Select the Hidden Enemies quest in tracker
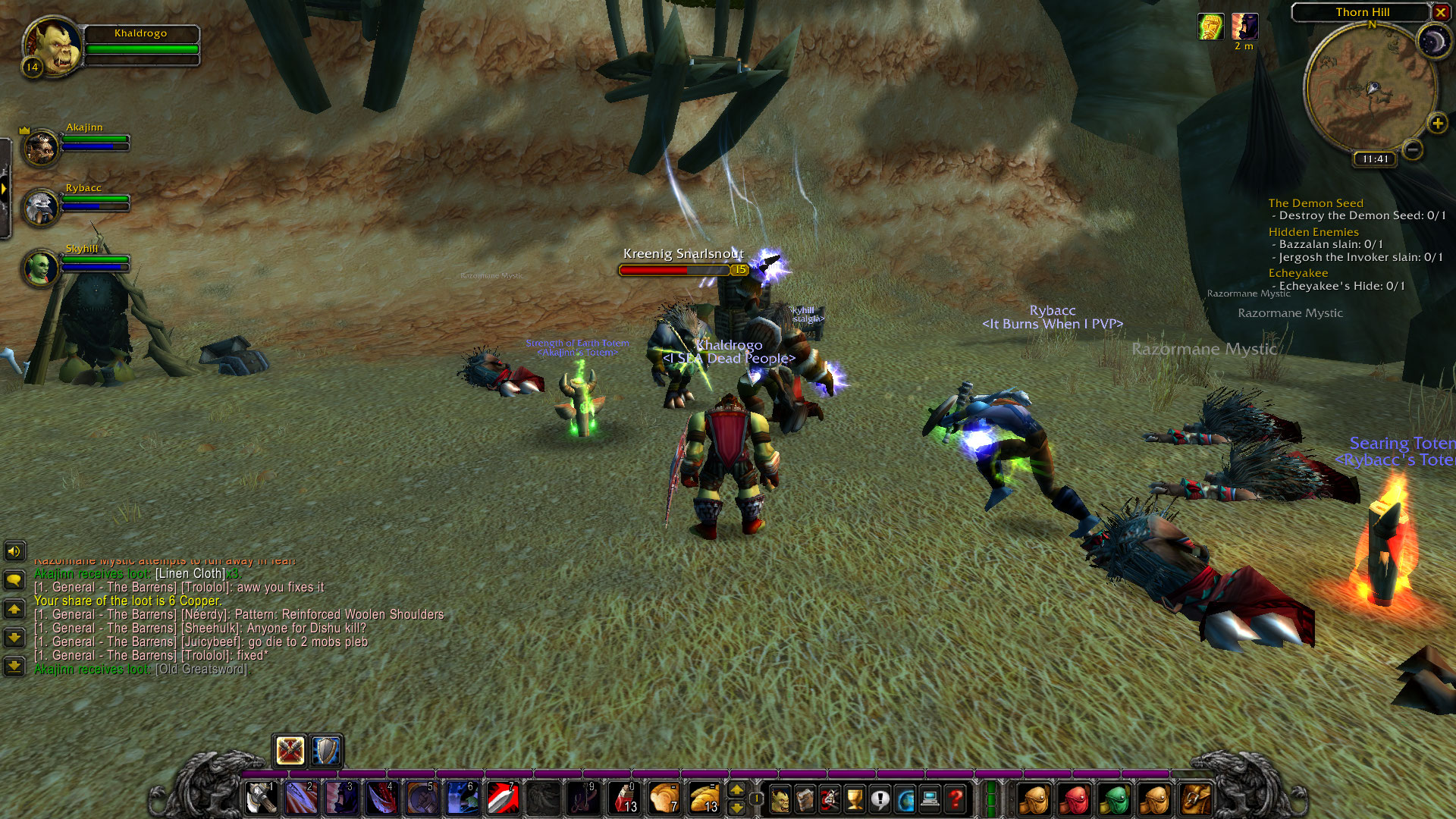This screenshot has width=1456, height=819. 1313,231
